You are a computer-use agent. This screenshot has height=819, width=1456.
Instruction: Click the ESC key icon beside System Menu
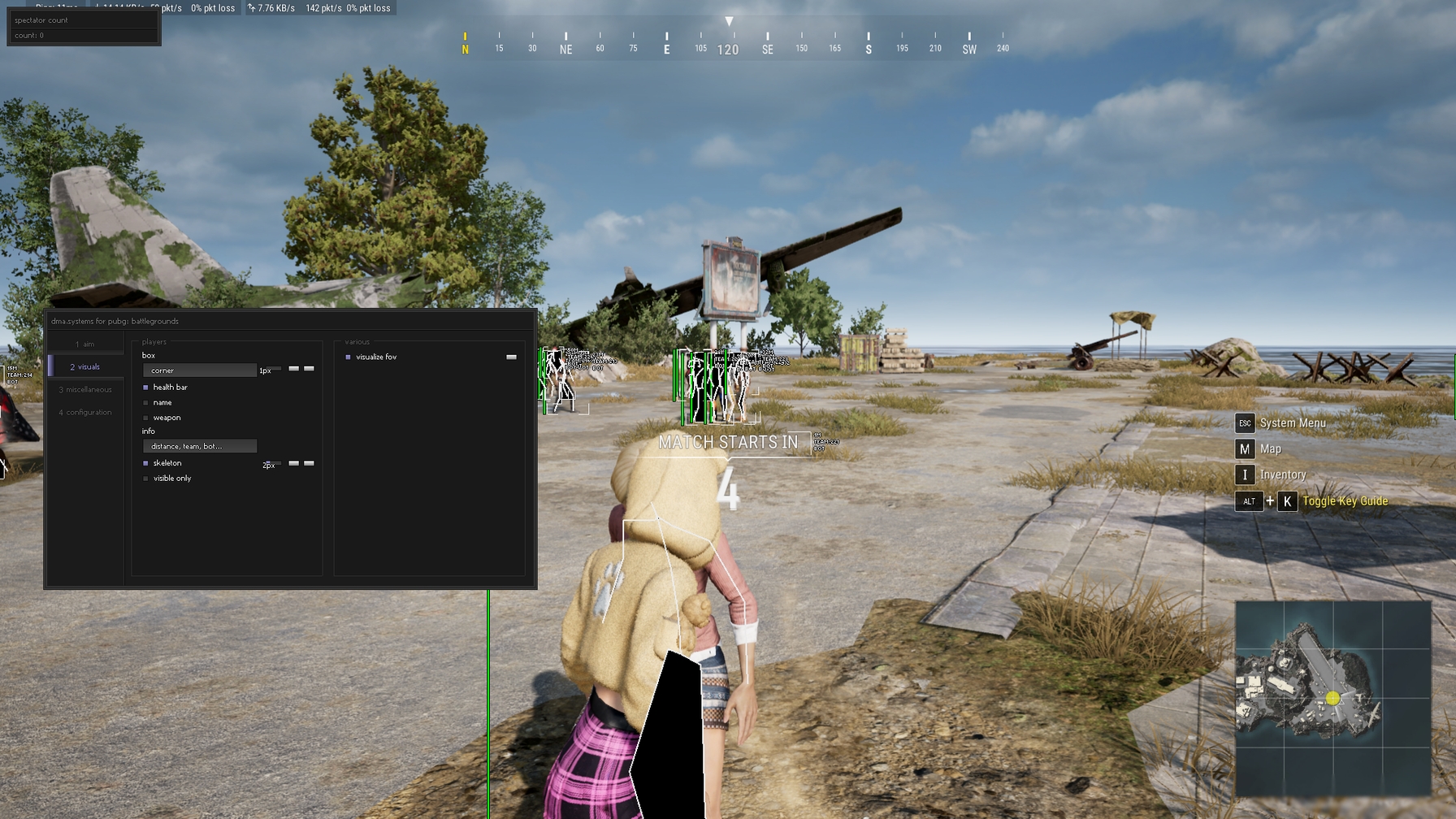1246,422
